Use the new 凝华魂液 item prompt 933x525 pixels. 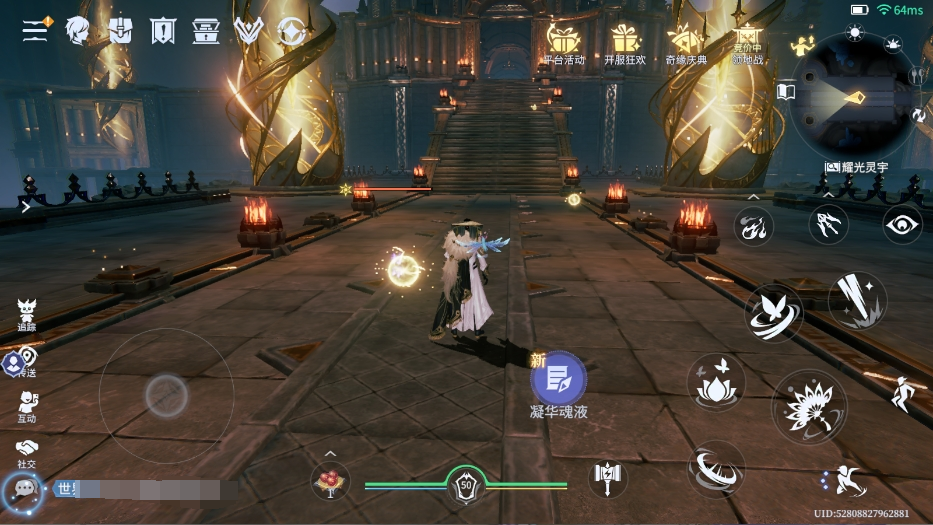tap(558, 379)
